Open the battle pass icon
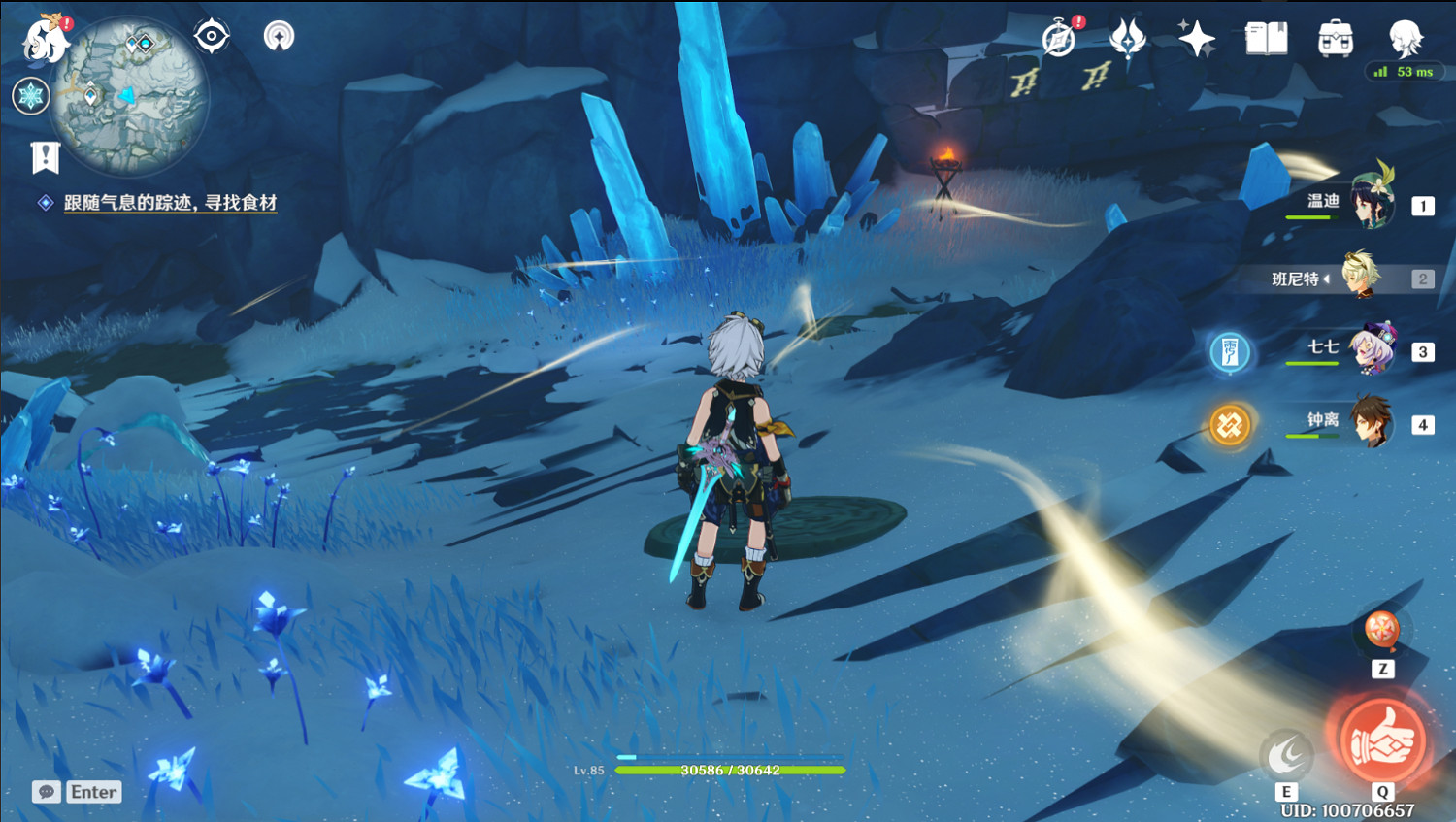Screen dimensions: 1456x822 pyautogui.click(x=1127, y=39)
